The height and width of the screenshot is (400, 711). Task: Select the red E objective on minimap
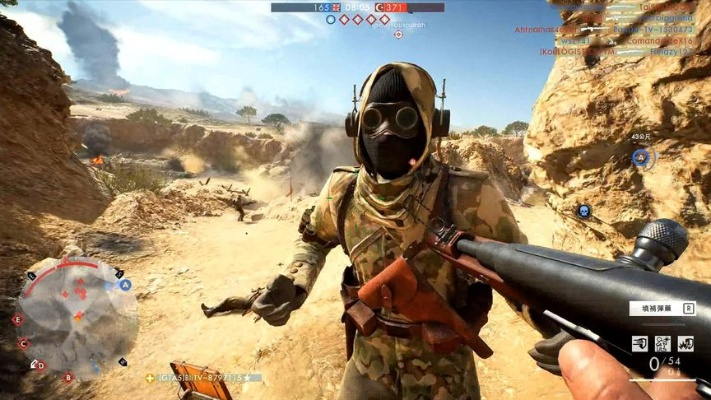[17, 319]
